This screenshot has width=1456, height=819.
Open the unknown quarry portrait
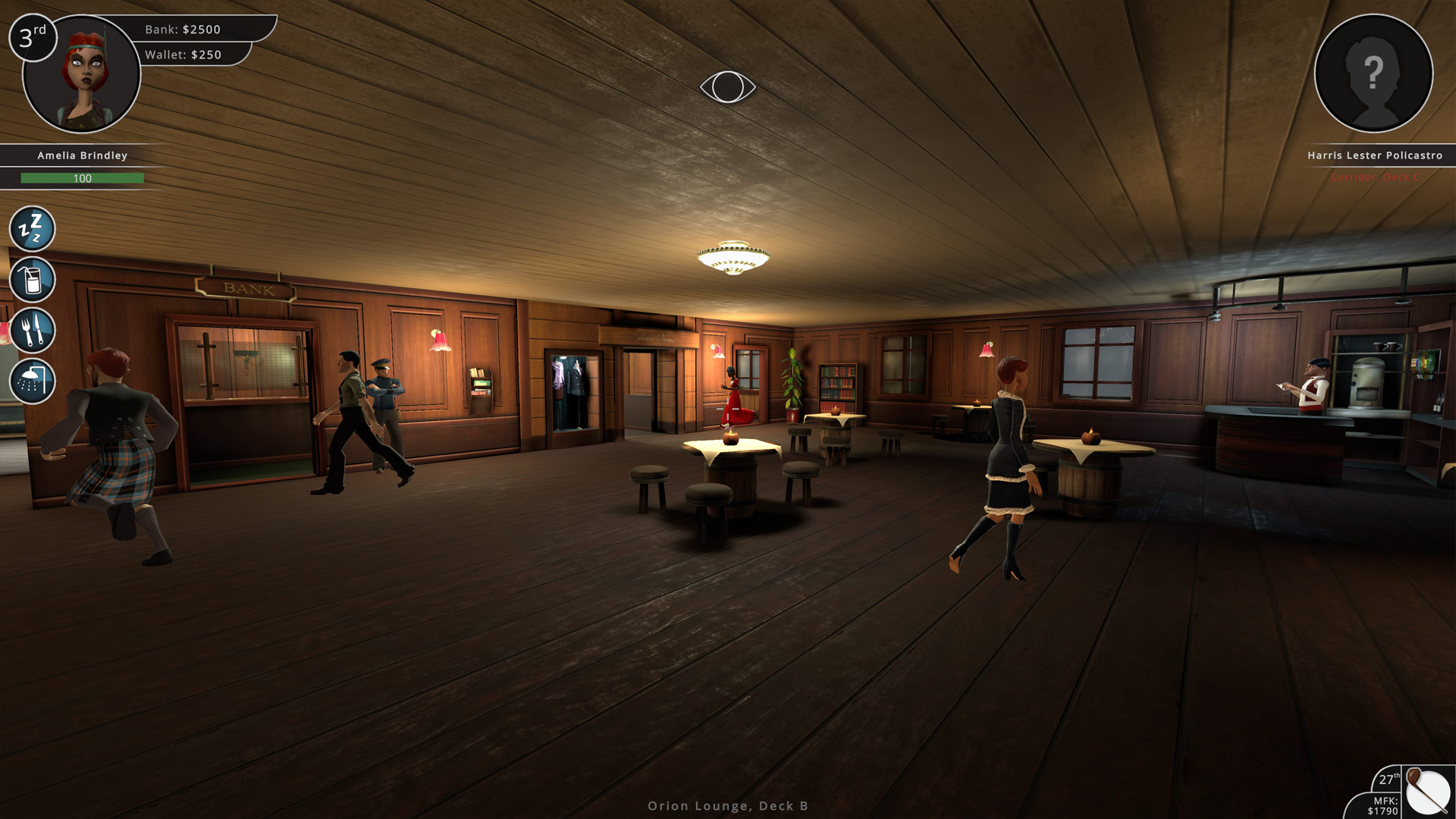pos(1373,74)
